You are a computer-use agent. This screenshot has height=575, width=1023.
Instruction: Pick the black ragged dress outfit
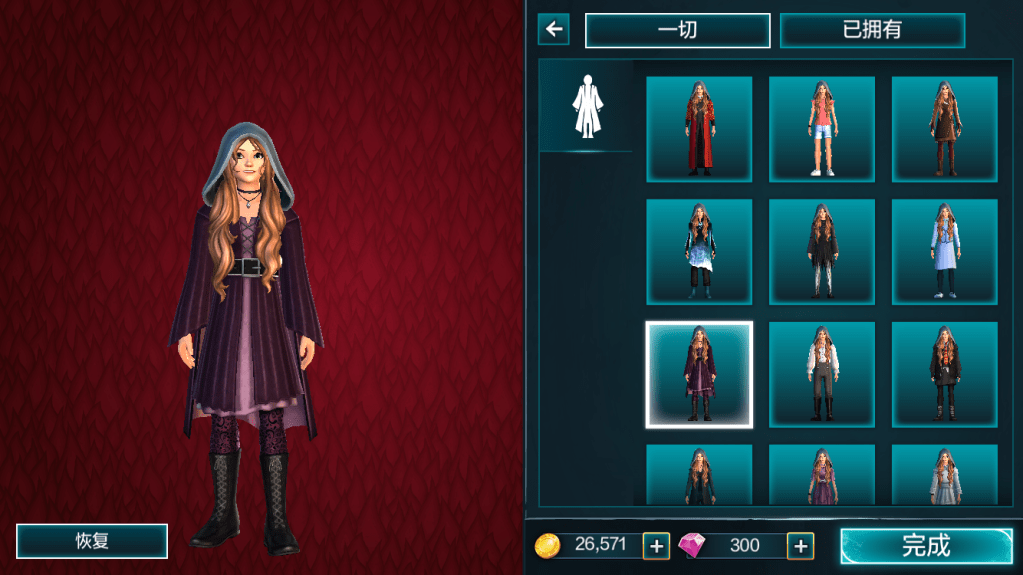click(821, 252)
